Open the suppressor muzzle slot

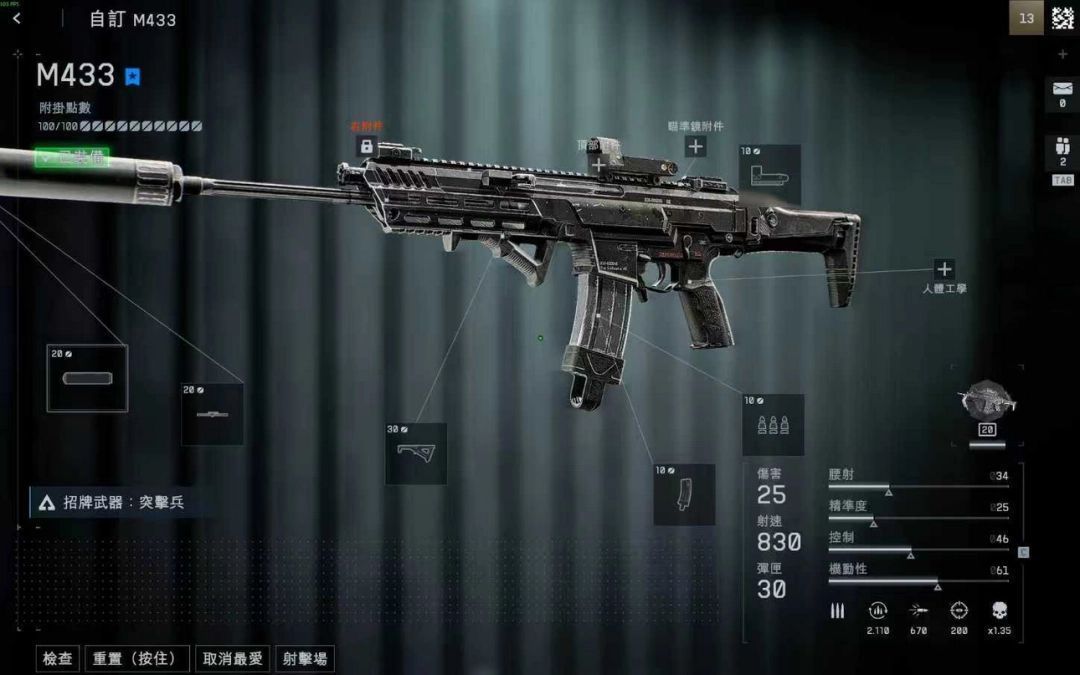point(87,378)
